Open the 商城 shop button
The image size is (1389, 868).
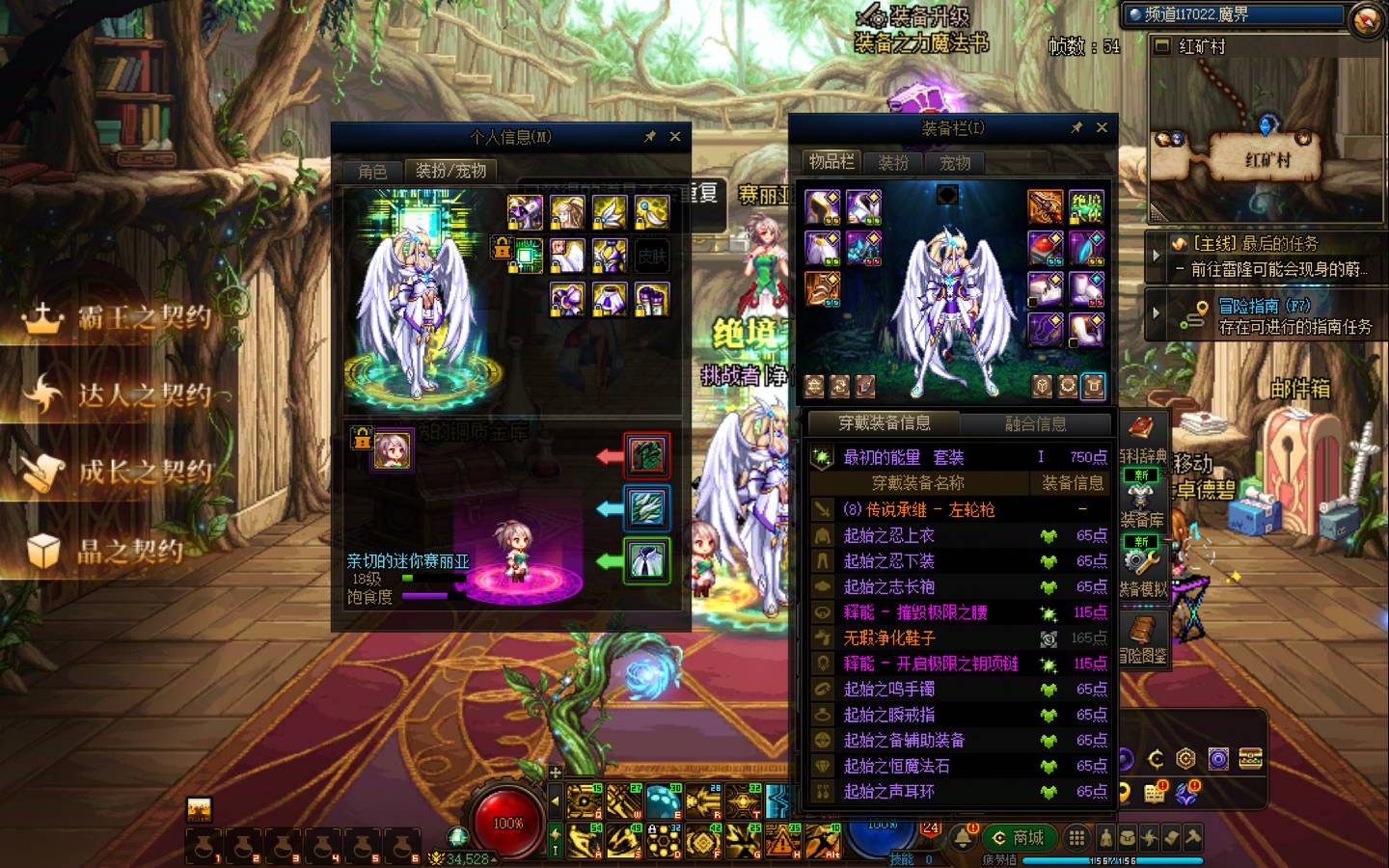click(x=1020, y=837)
